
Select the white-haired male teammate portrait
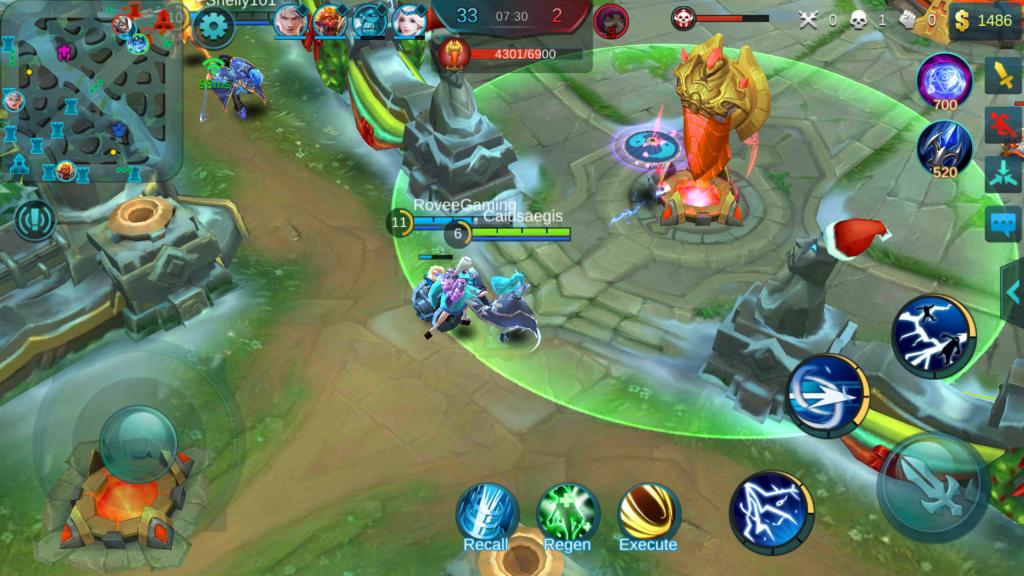click(291, 20)
